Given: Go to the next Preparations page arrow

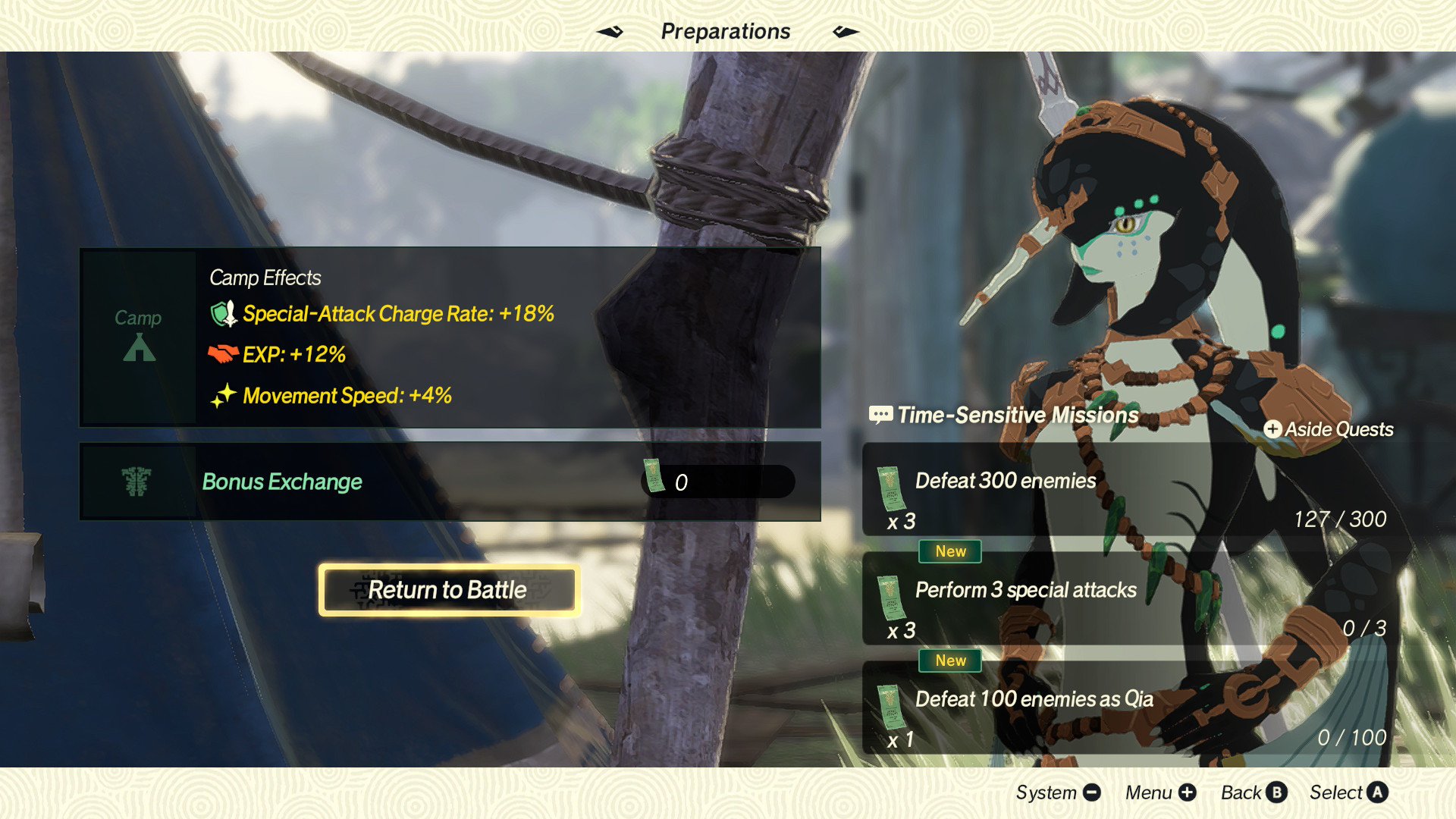Looking at the screenshot, I should 846,32.
